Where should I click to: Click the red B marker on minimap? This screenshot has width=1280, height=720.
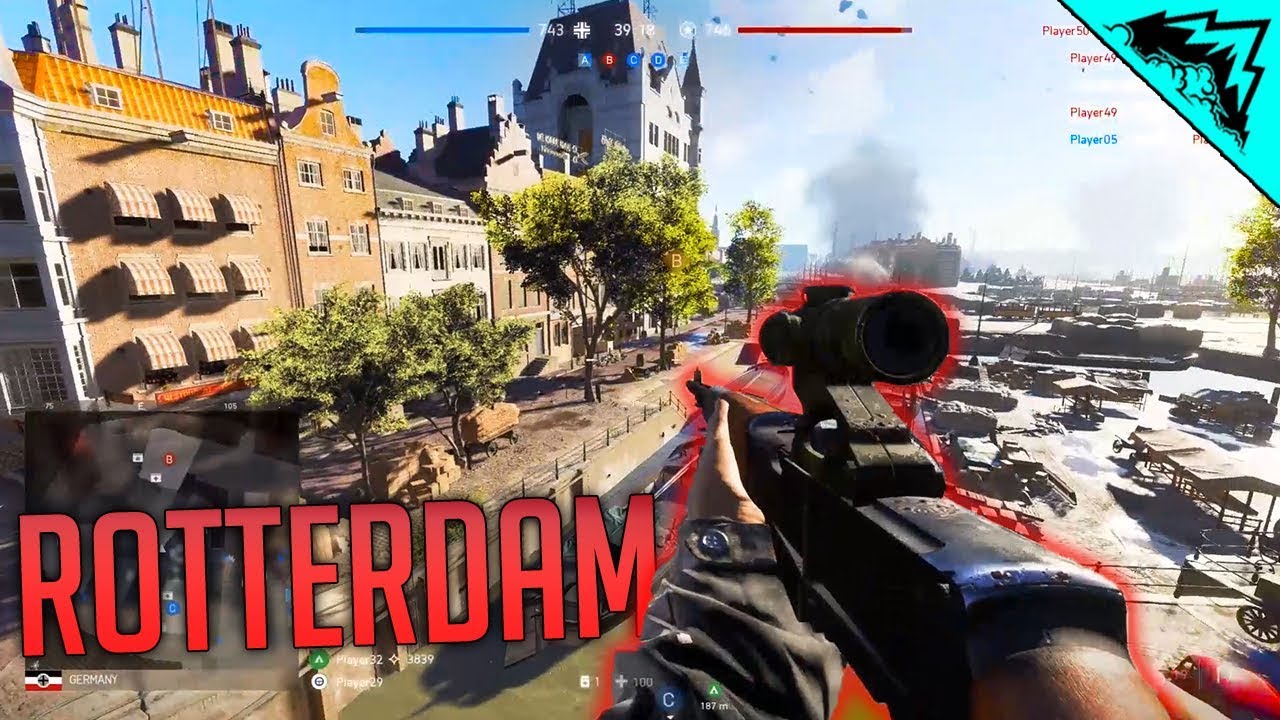click(169, 459)
